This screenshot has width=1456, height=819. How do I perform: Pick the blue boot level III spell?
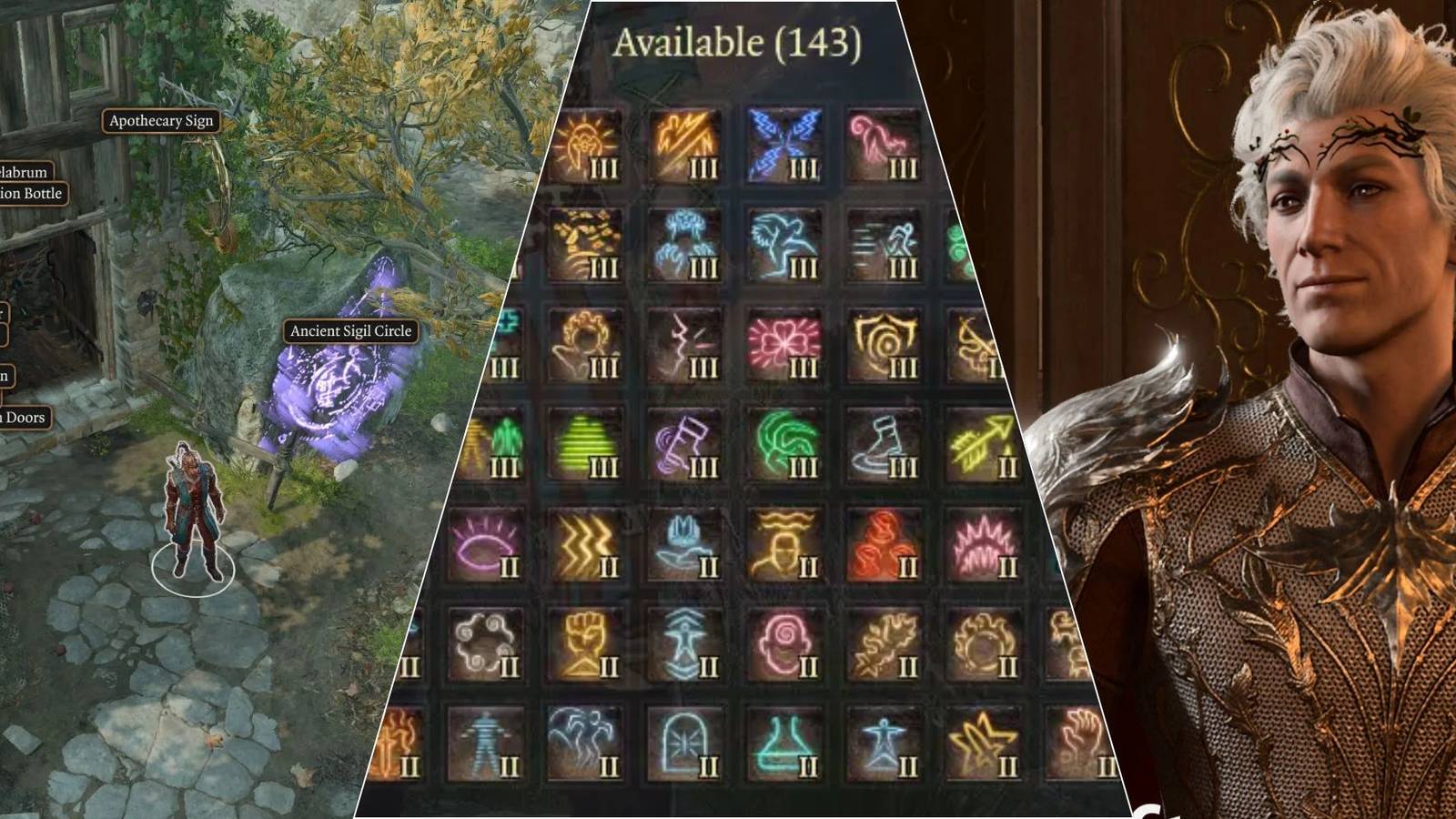coord(885,445)
